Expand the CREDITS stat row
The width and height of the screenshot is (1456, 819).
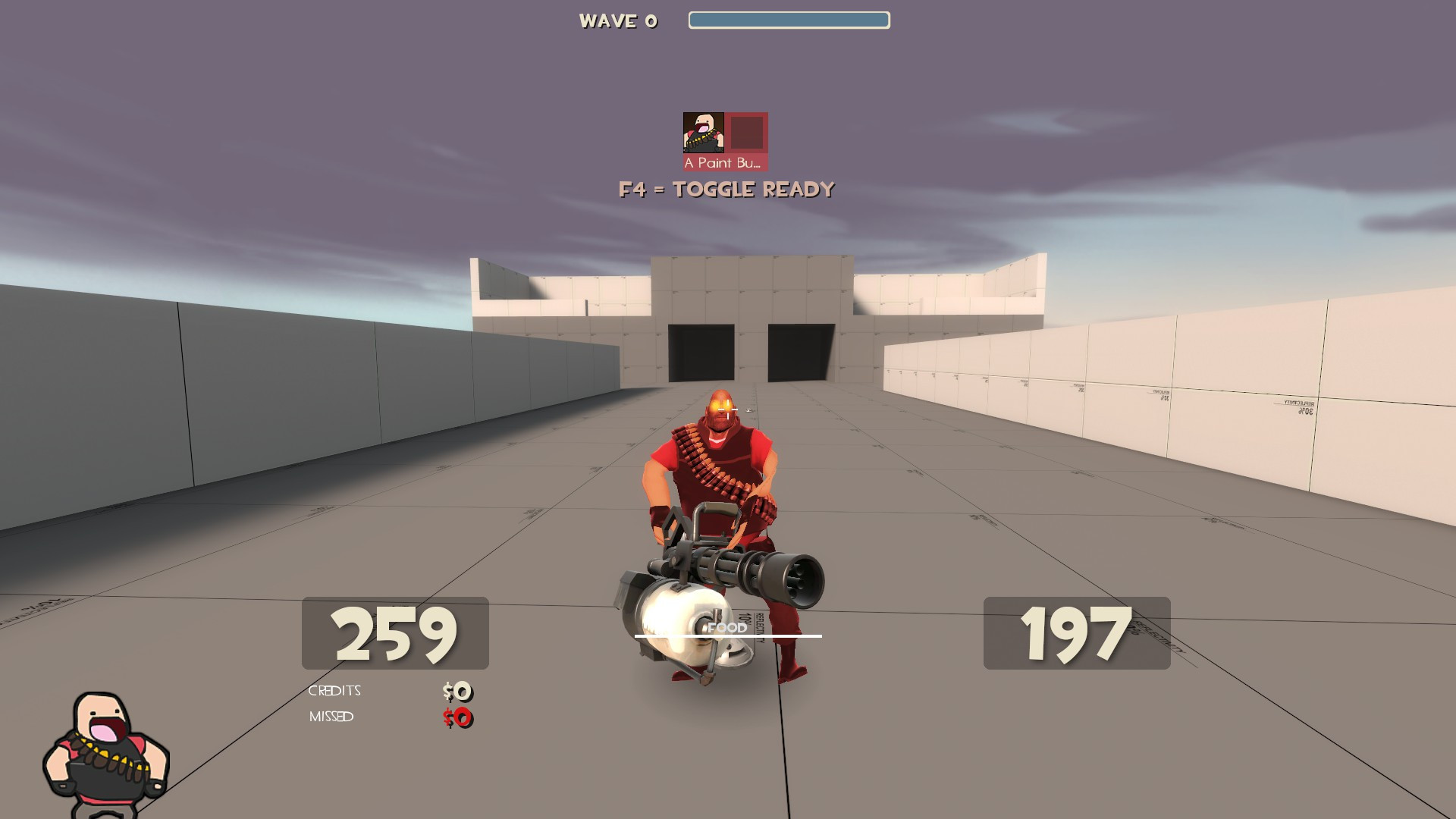334,690
